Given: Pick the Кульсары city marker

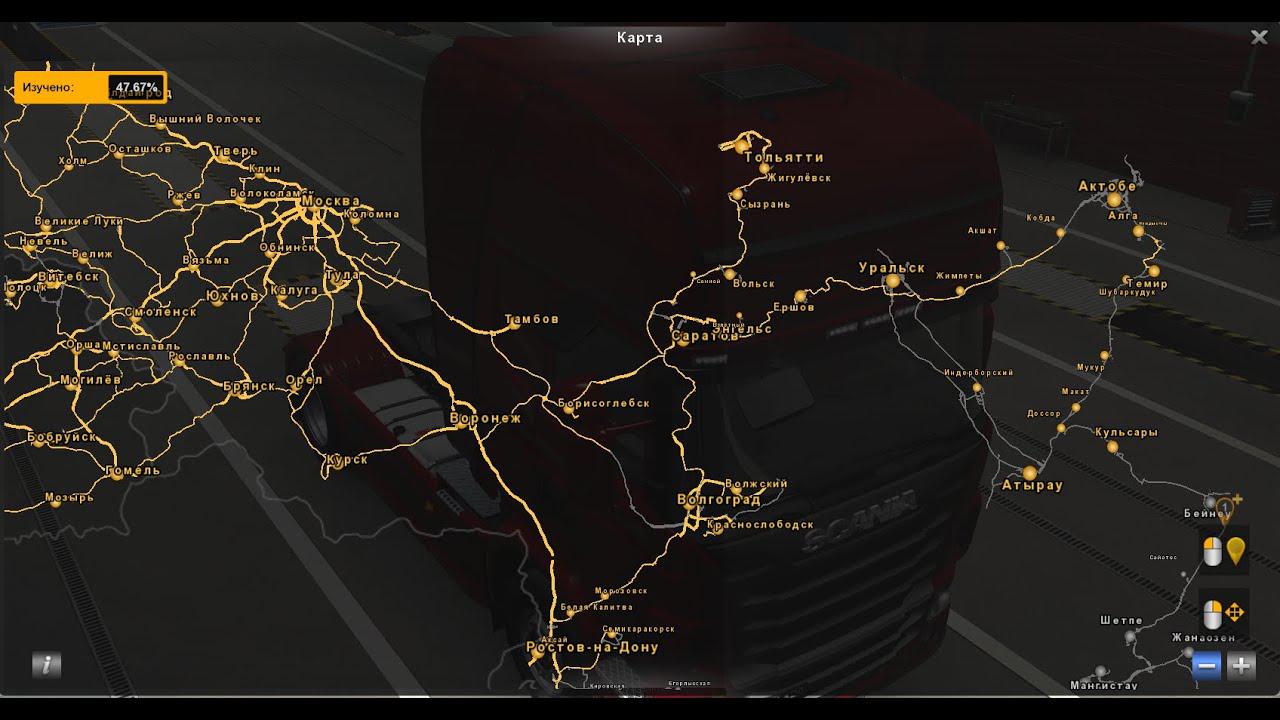Looking at the screenshot, I should pyautogui.click(x=1112, y=449).
